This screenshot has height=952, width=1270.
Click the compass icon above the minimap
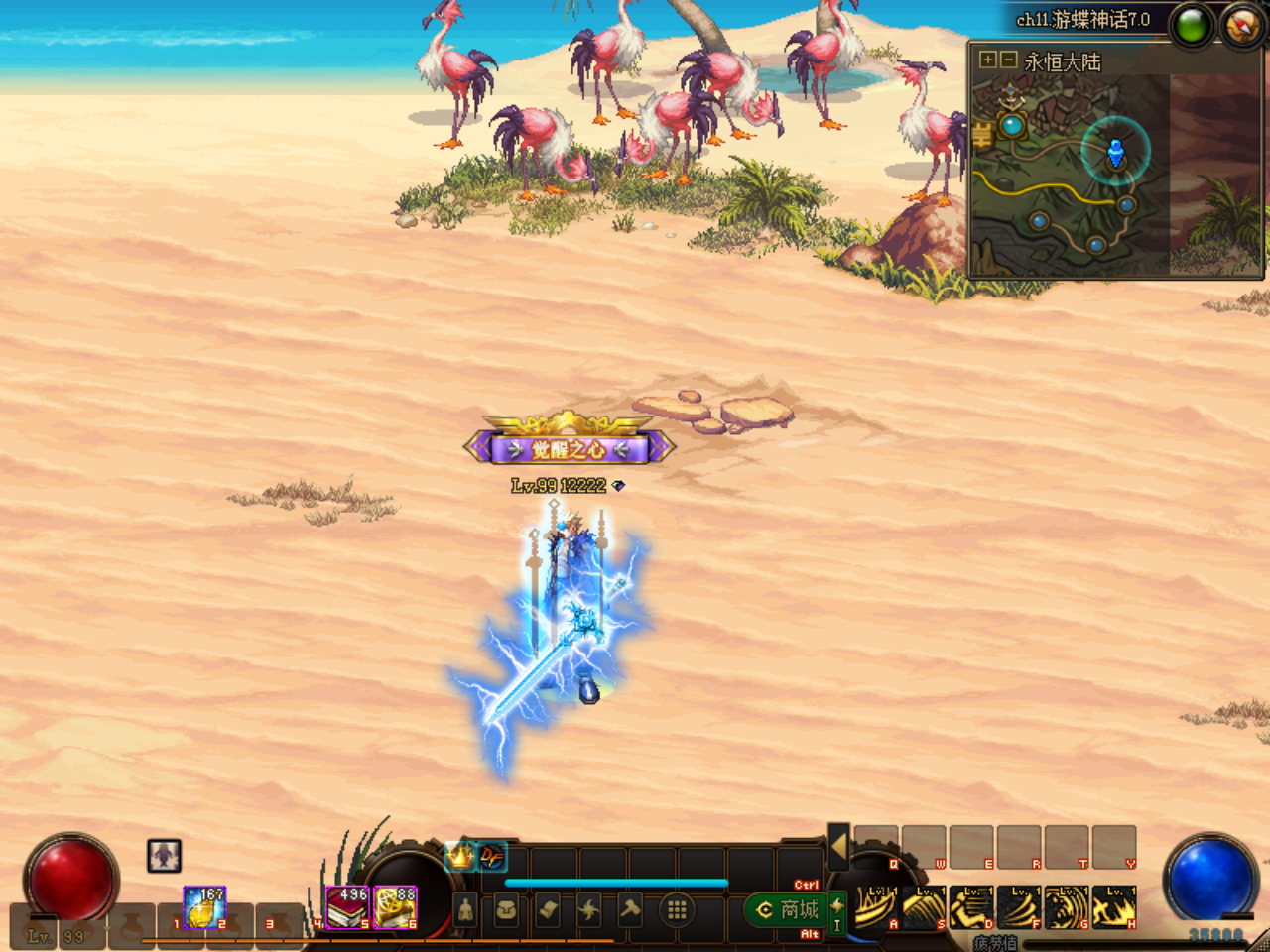pyautogui.click(x=1241, y=25)
